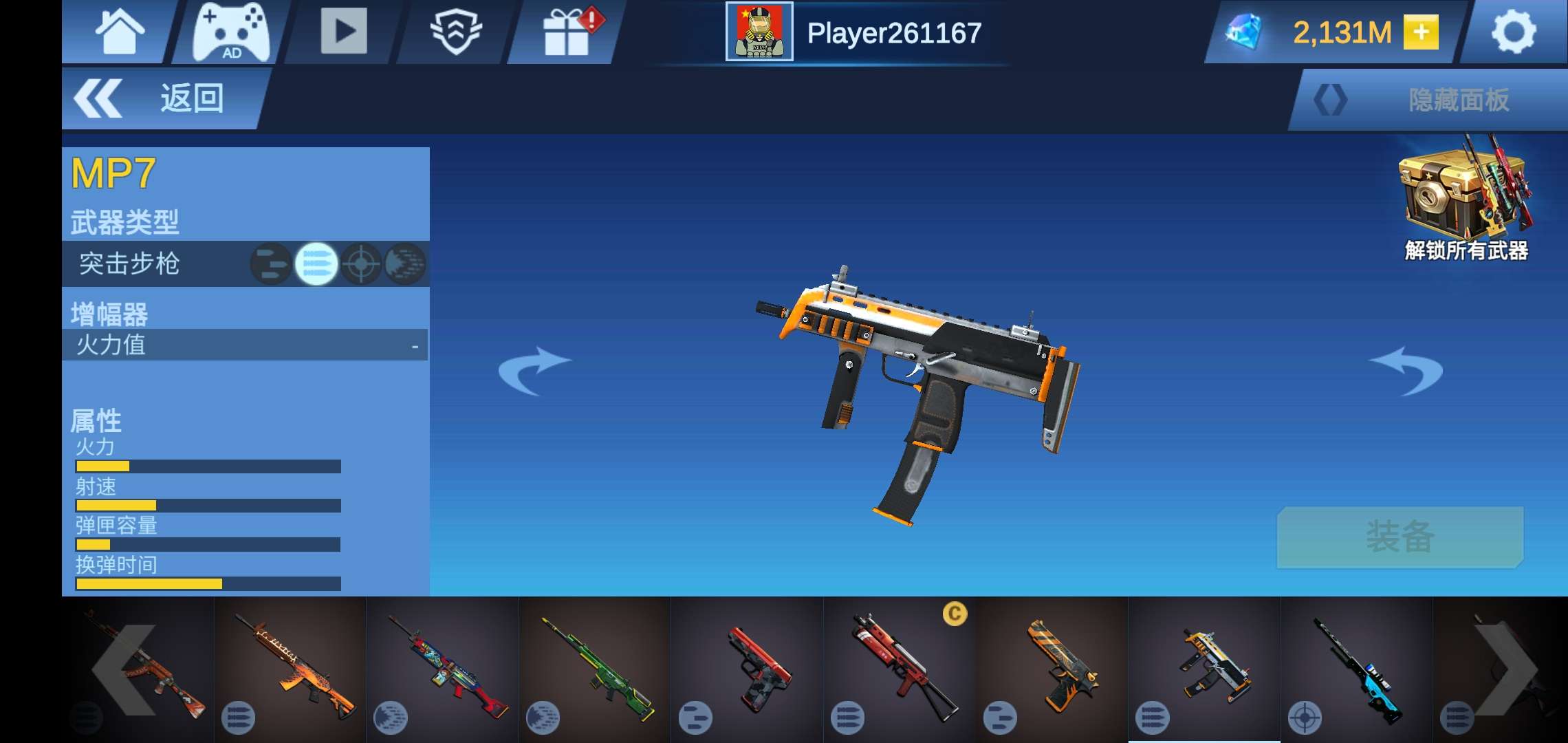View Player261167 profile avatar
This screenshot has height=743, width=1568.
pos(759,32)
